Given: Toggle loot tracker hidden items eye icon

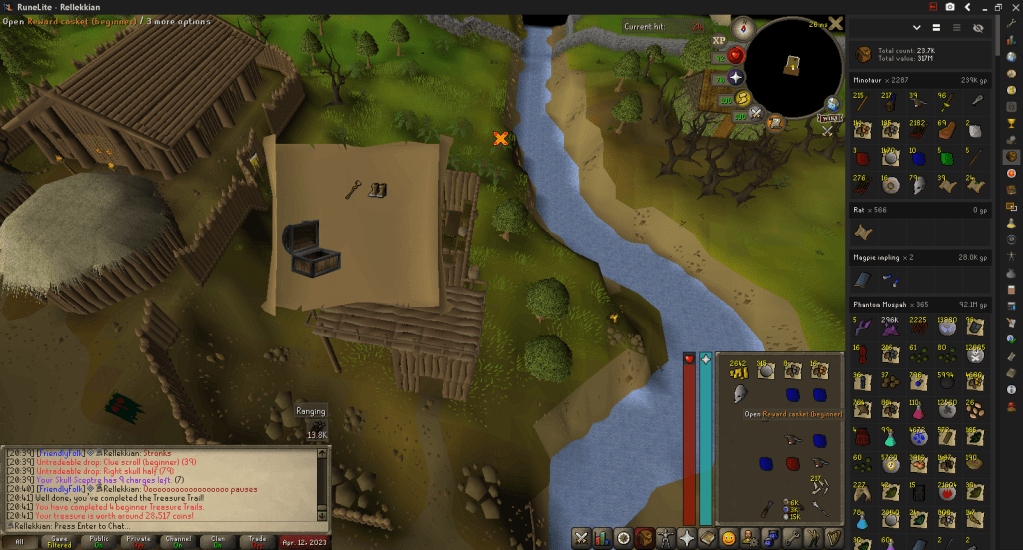Looking at the screenshot, I should pyautogui.click(x=978, y=28).
